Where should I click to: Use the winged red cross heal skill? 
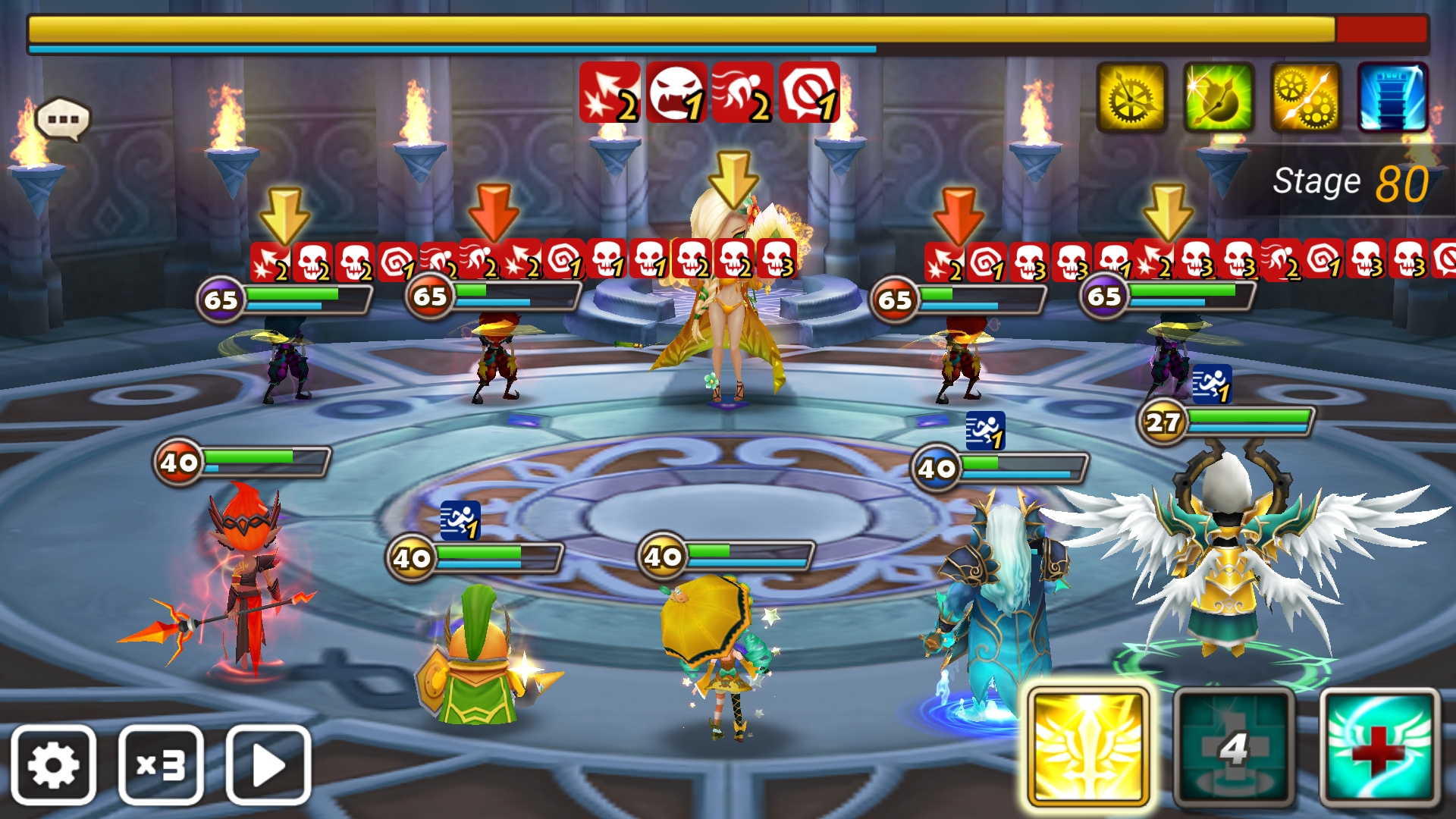pyautogui.click(x=1379, y=747)
